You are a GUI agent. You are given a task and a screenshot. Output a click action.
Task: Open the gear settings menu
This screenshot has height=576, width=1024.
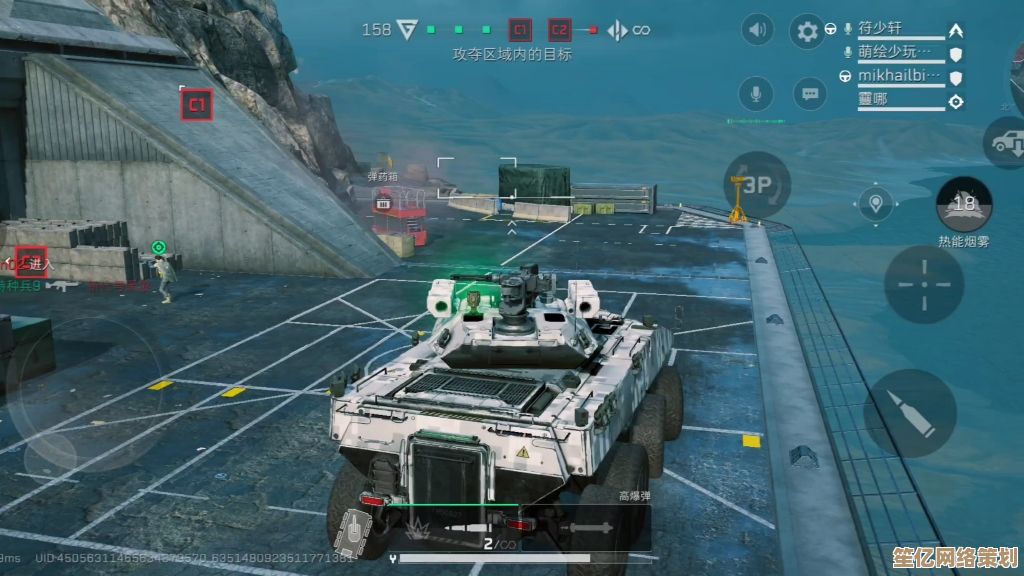click(806, 31)
